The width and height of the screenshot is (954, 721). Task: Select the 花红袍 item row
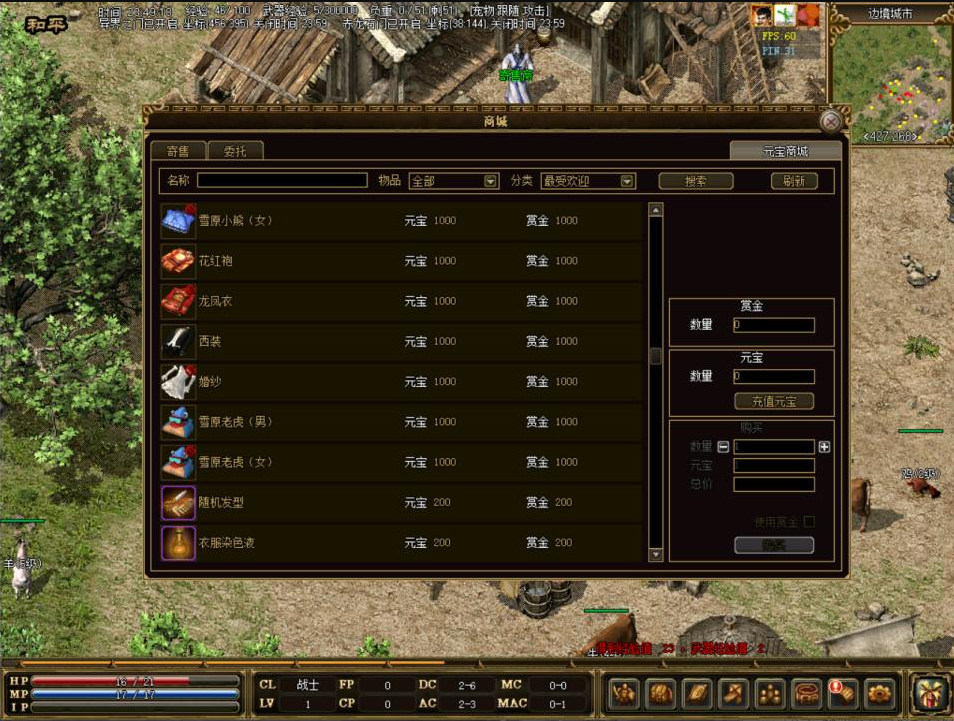tap(400, 261)
